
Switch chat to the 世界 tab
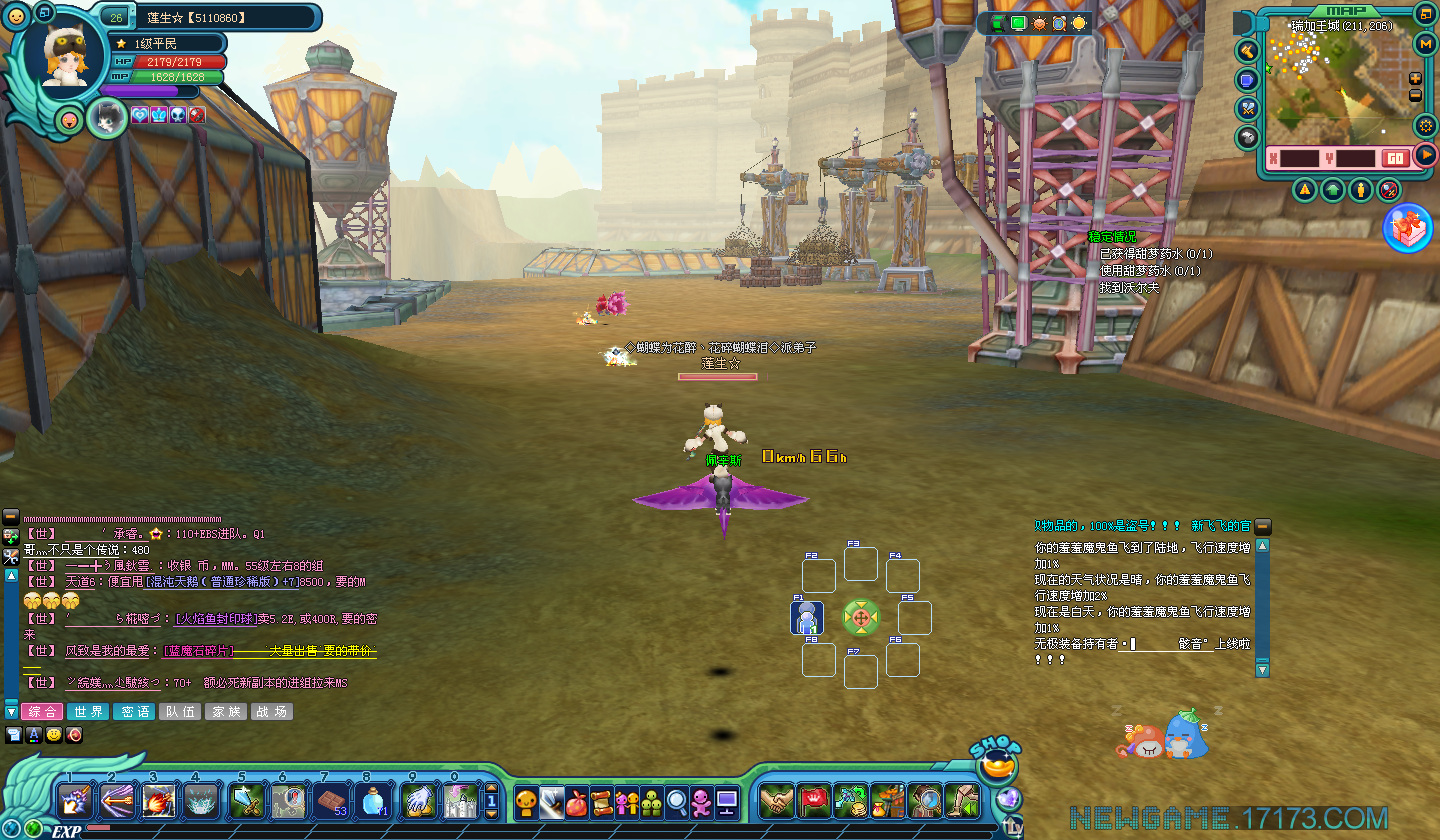[x=88, y=711]
